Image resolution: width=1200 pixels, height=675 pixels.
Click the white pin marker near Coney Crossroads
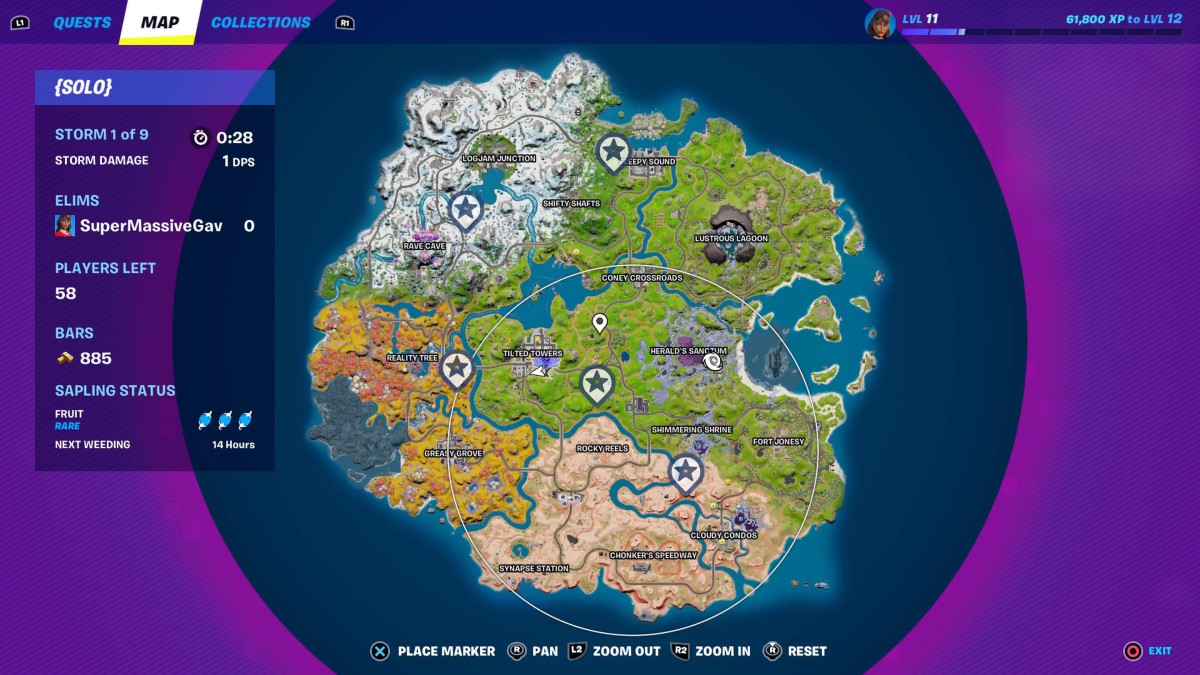coord(600,323)
